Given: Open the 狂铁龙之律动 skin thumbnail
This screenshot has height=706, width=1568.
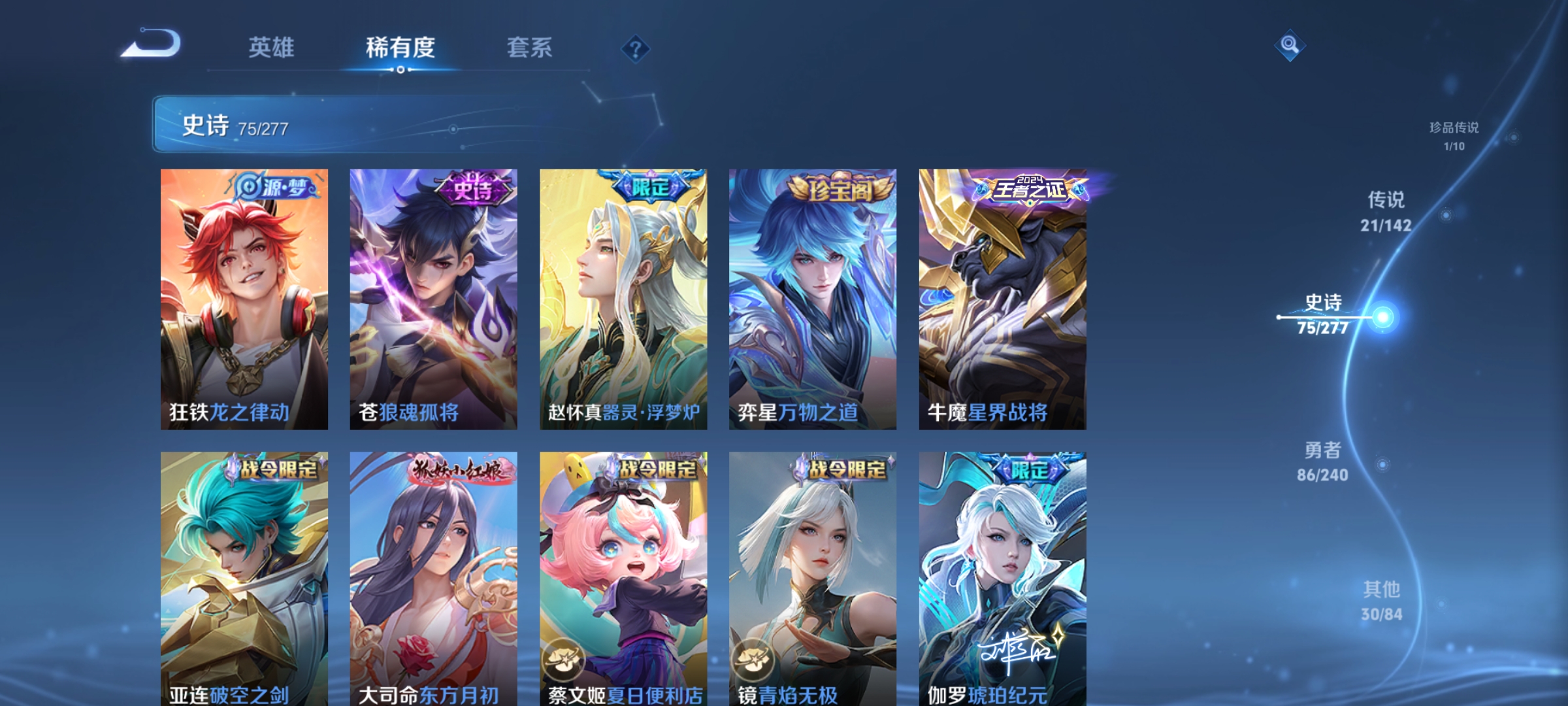Looking at the screenshot, I should click(244, 301).
